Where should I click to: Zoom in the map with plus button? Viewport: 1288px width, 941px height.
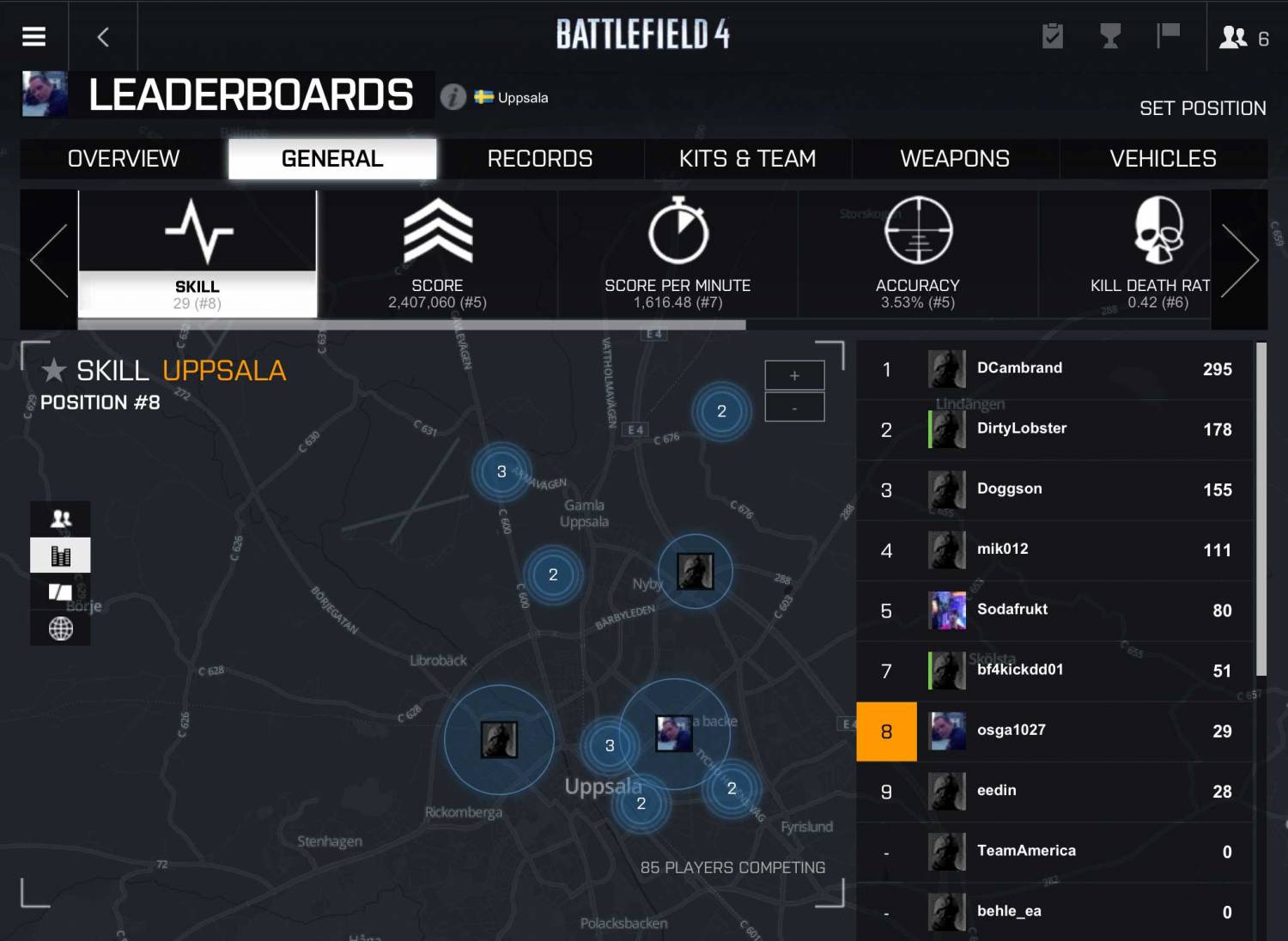(794, 375)
